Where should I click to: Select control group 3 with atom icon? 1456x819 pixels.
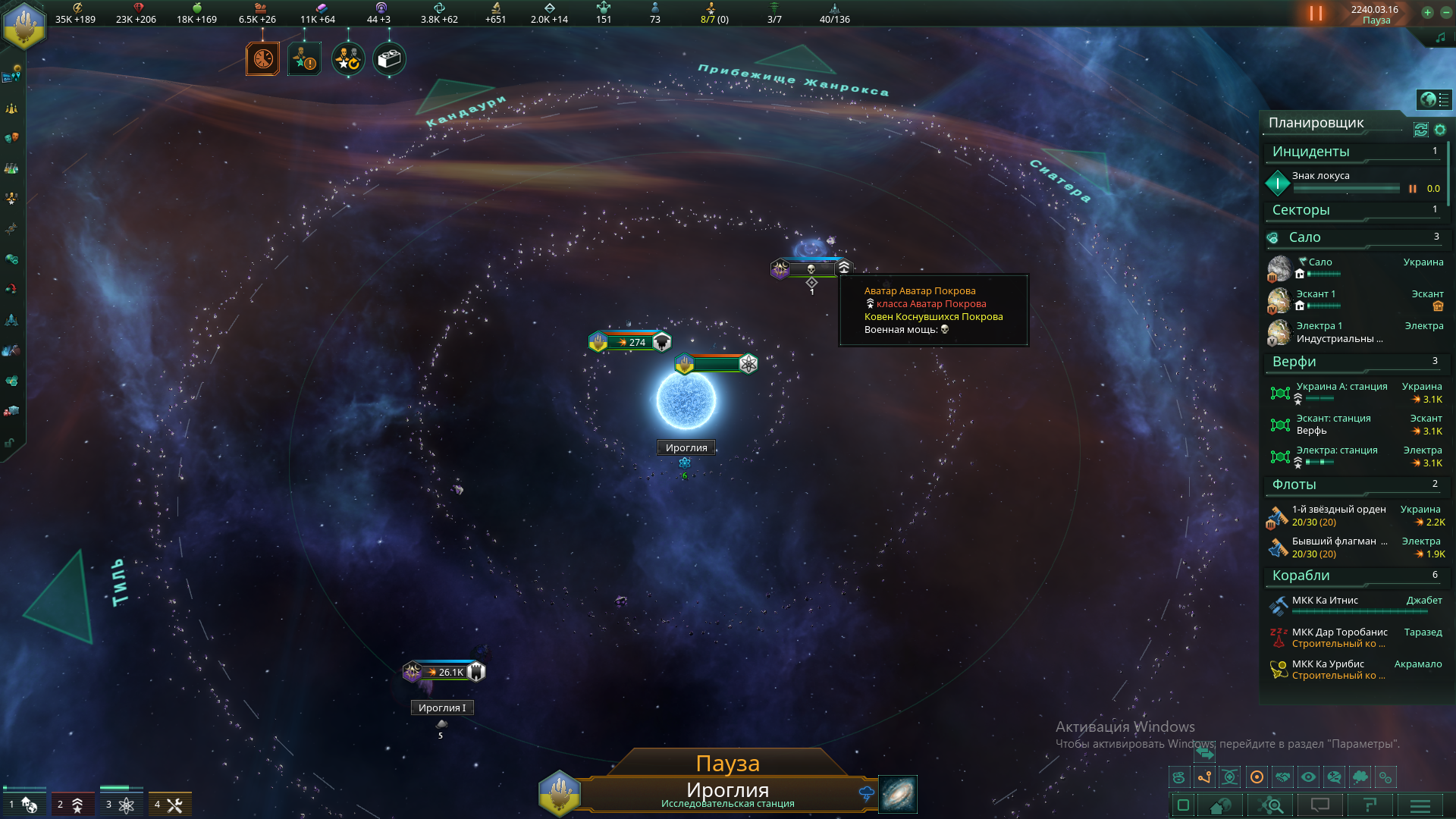point(121,804)
